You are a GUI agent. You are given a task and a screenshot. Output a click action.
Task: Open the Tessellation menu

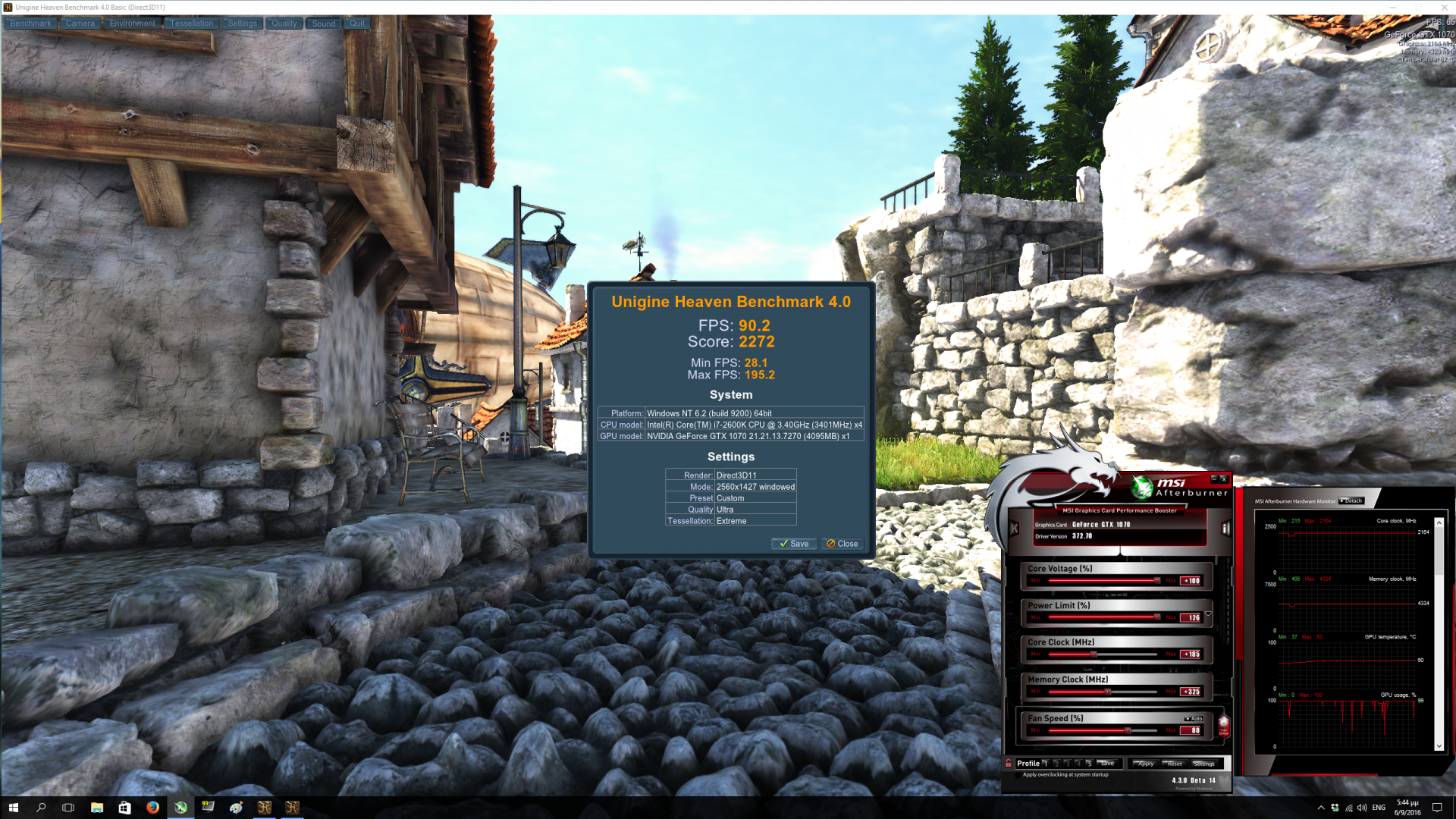[x=191, y=24]
